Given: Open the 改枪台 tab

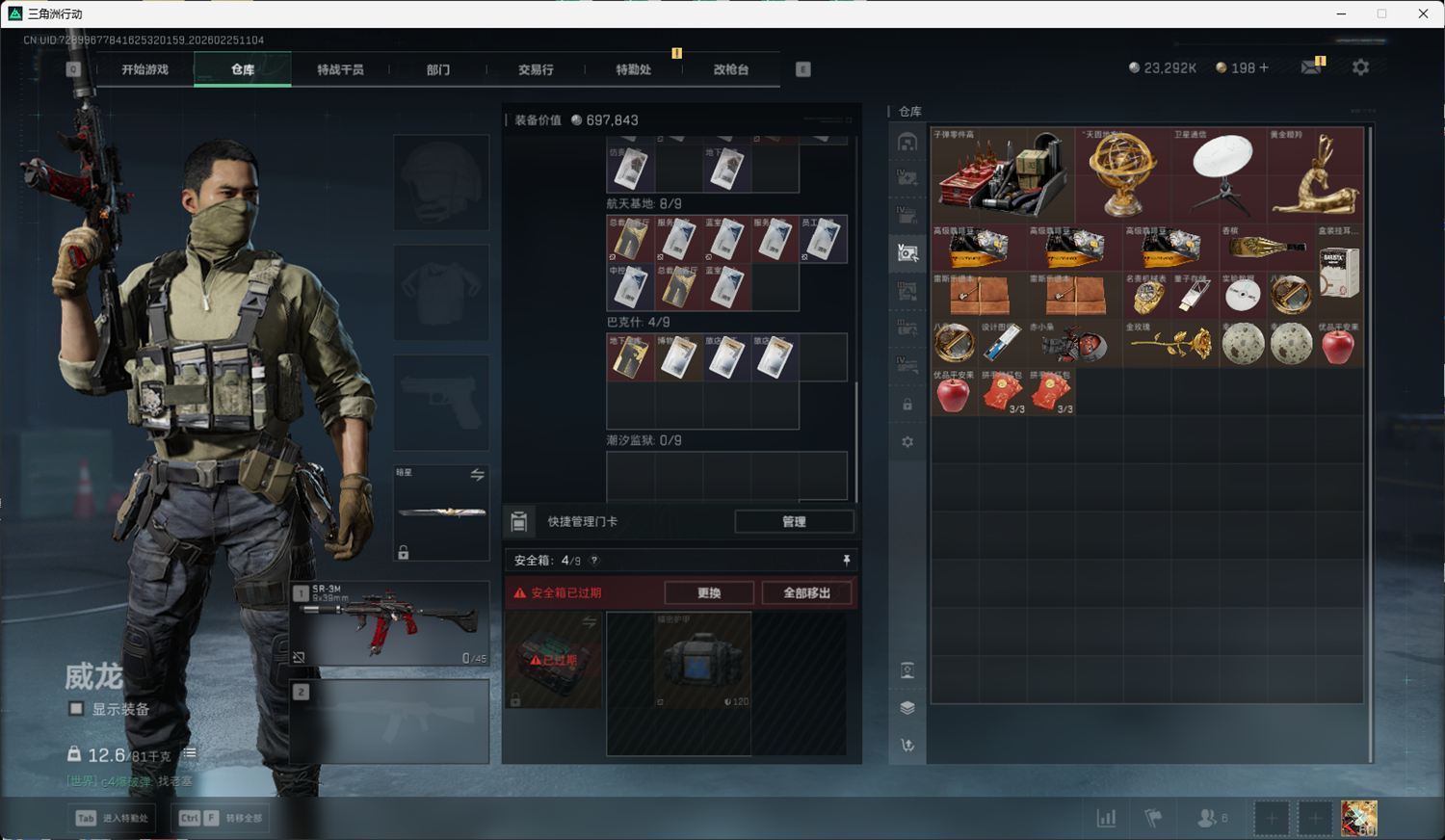Looking at the screenshot, I should tap(730, 69).
